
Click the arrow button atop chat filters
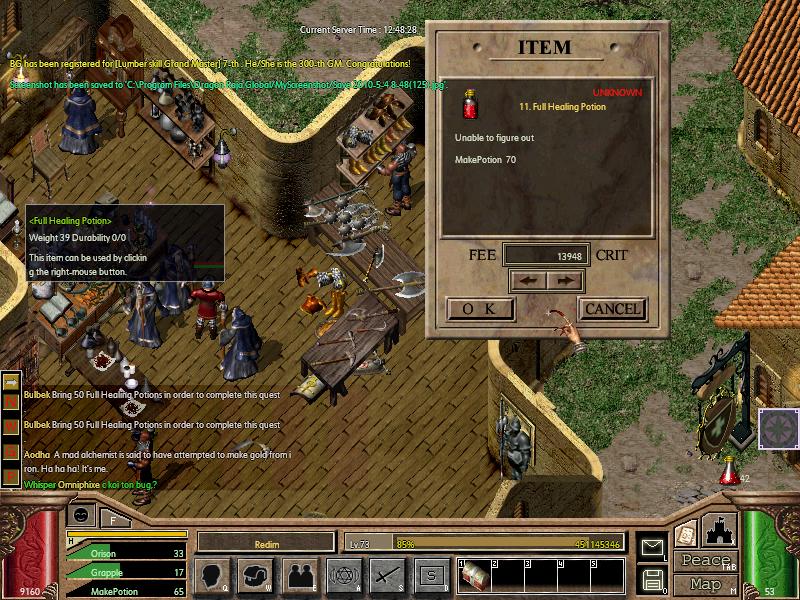coord(11,381)
